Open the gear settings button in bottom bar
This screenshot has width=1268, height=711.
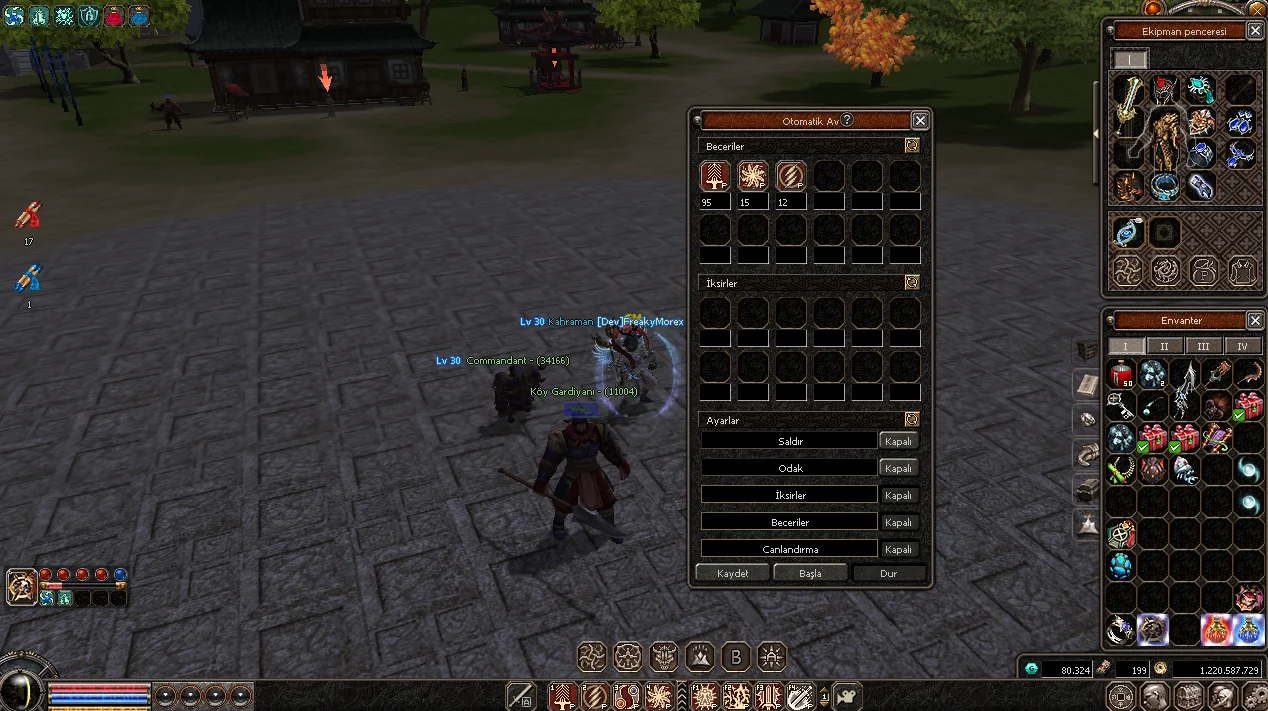(1255, 696)
